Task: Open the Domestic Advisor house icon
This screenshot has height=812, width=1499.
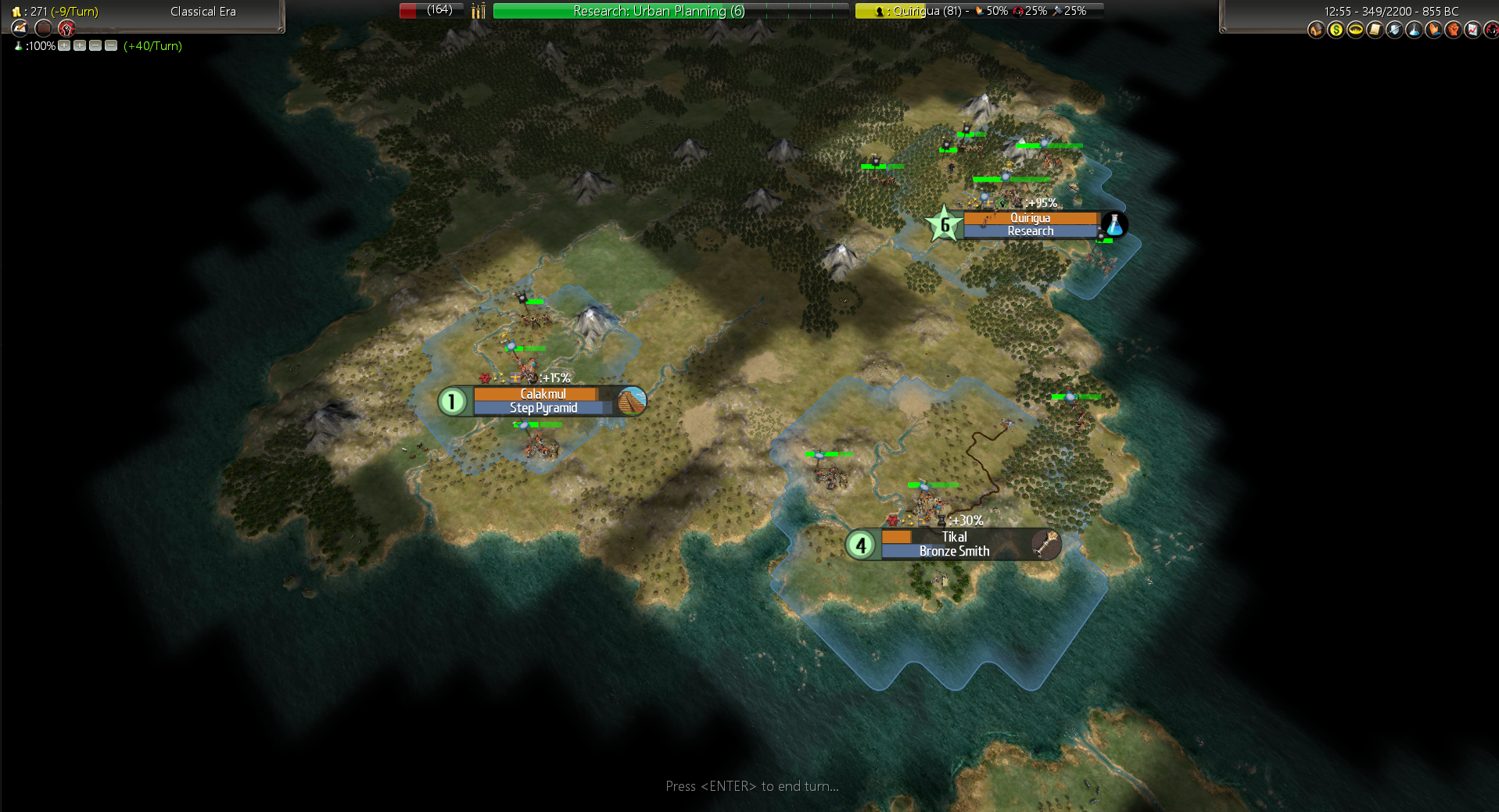Action: pos(1316,30)
